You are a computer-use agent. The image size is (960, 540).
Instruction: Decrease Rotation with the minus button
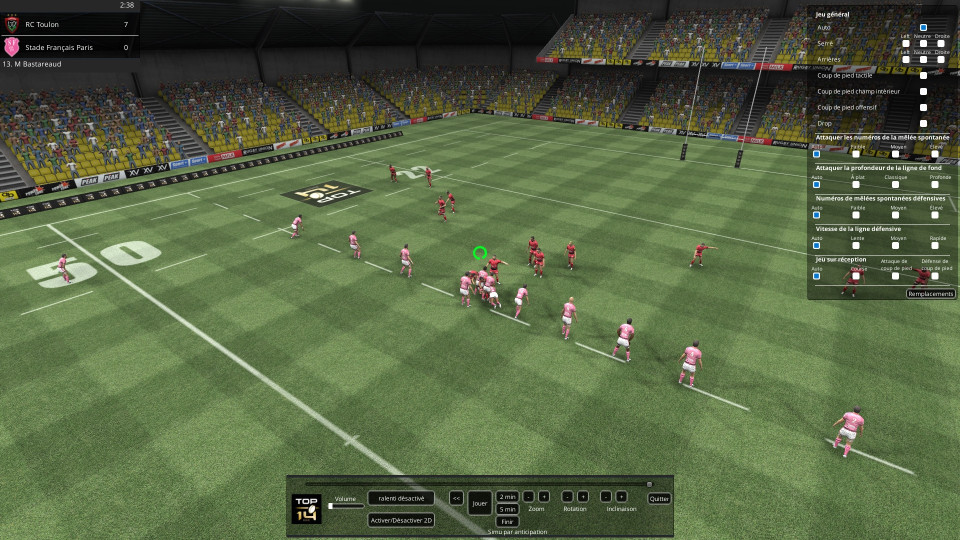(x=566, y=497)
